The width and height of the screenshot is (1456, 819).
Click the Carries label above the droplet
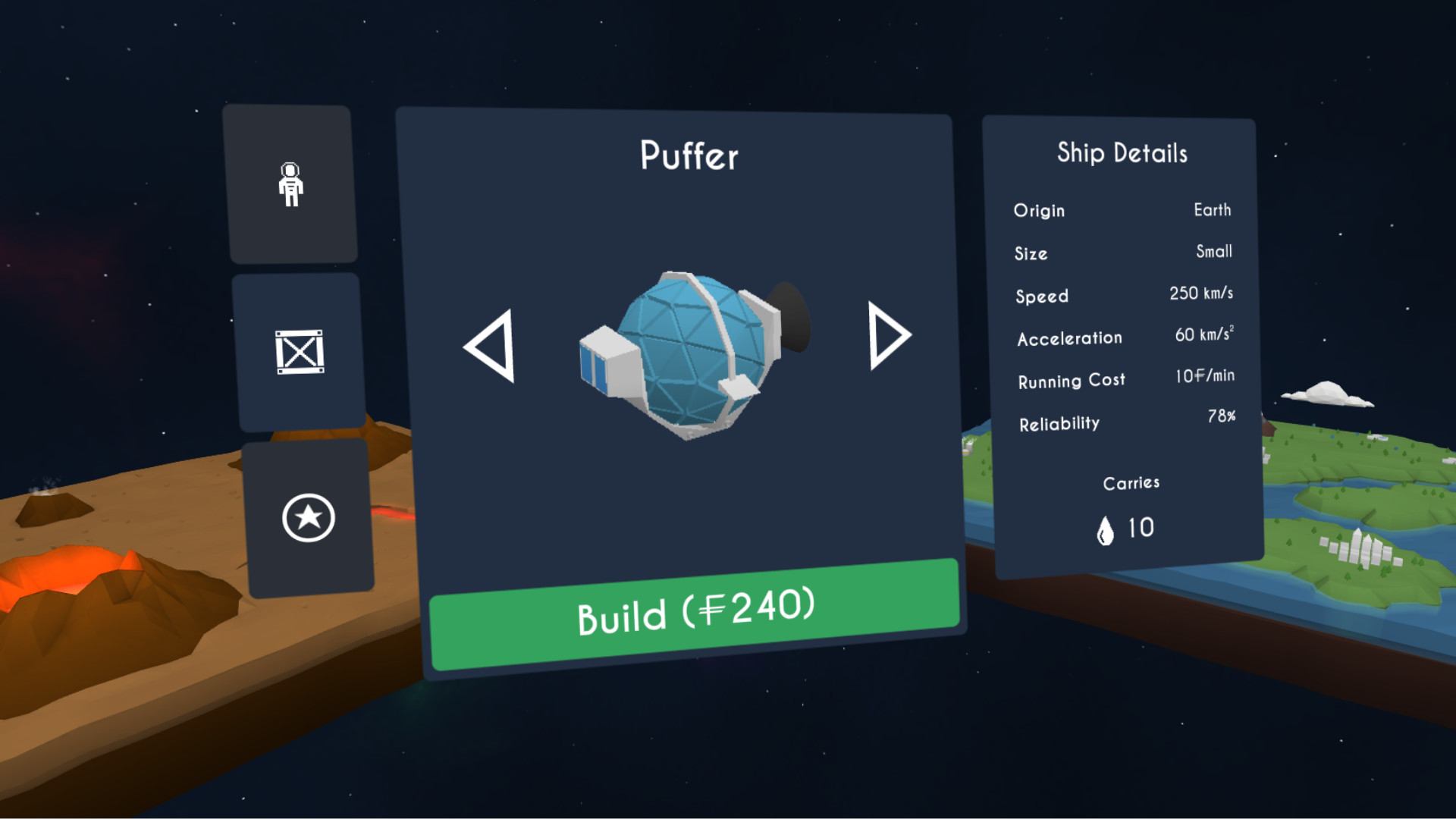1131,482
